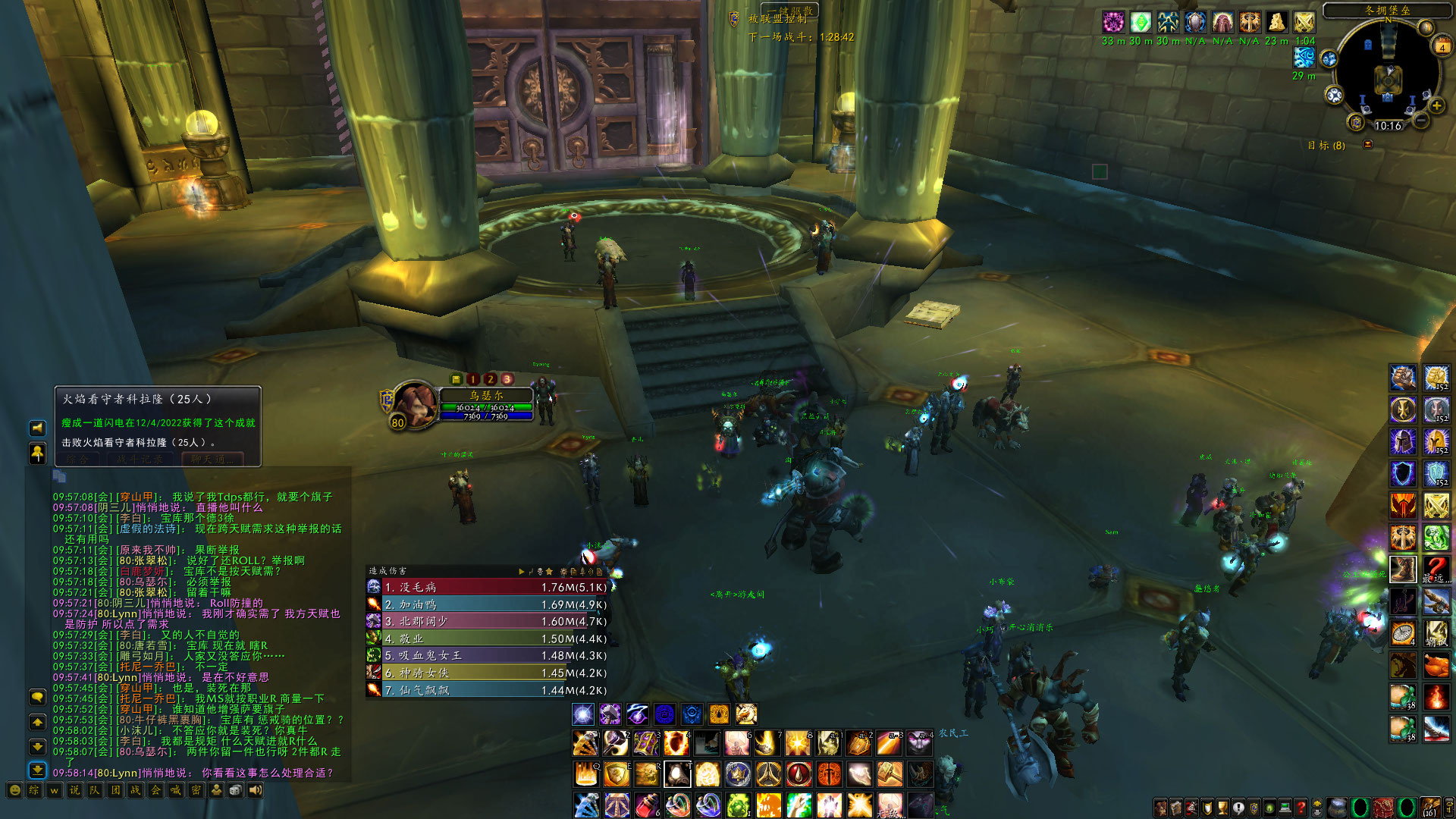The image size is (1456, 819).
Task: Use the red potion on action bar
Action: [647, 805]
